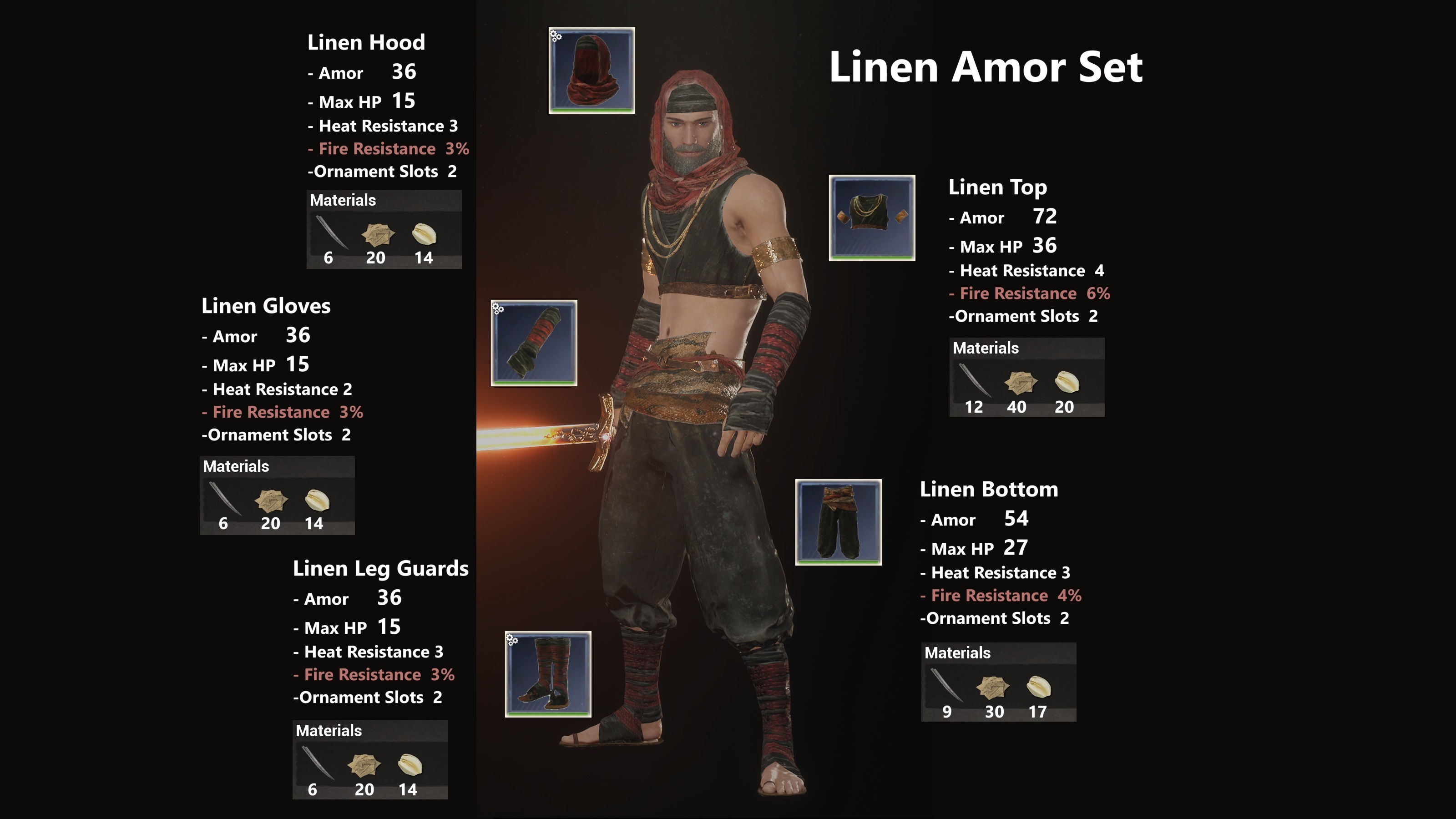Click the needle material showing 12
The height and width of the screenshot is (819, 1456).
point(975,380)
